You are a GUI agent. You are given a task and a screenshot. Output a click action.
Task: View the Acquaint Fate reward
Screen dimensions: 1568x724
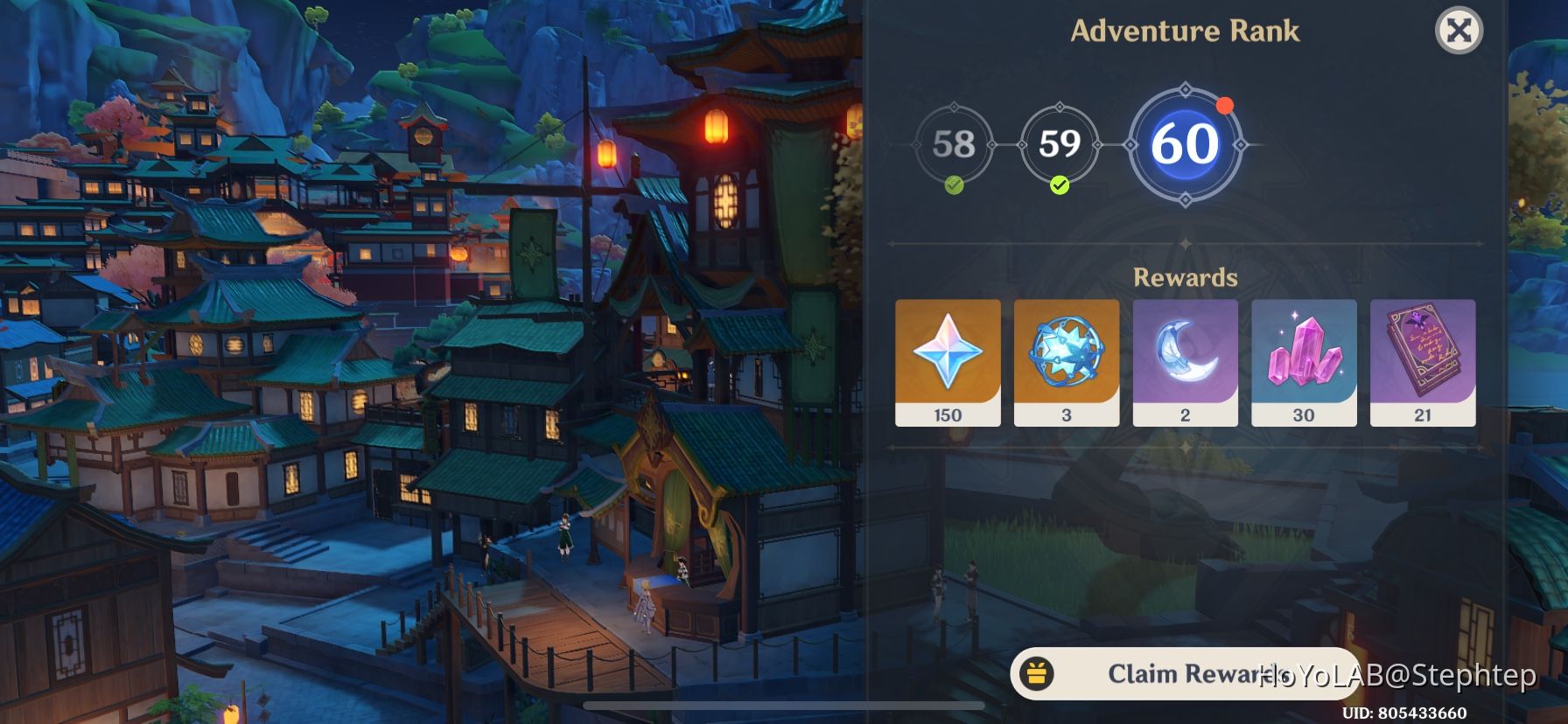1067,352
